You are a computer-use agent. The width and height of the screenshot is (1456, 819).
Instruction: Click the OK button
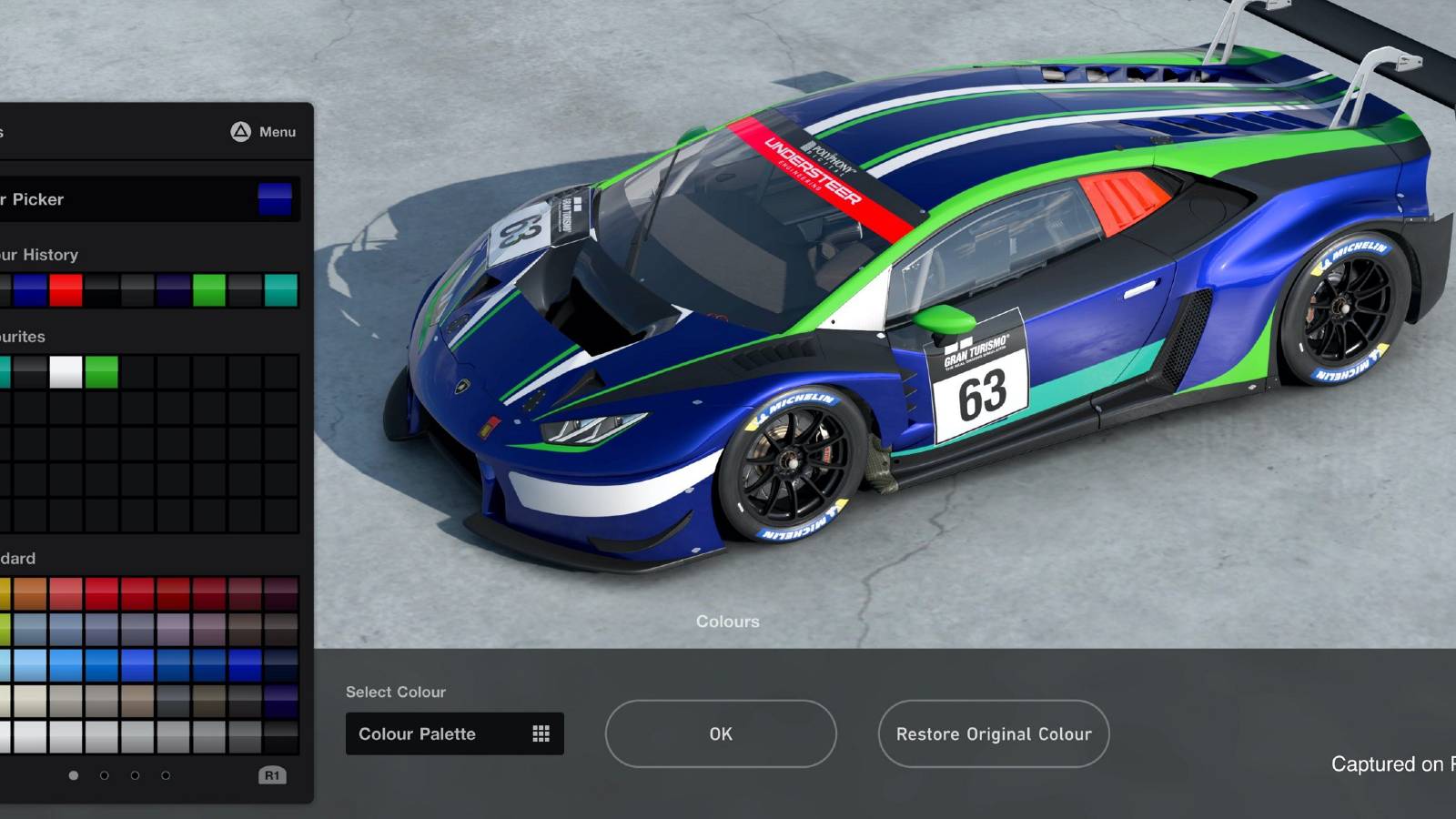point(720,733)
